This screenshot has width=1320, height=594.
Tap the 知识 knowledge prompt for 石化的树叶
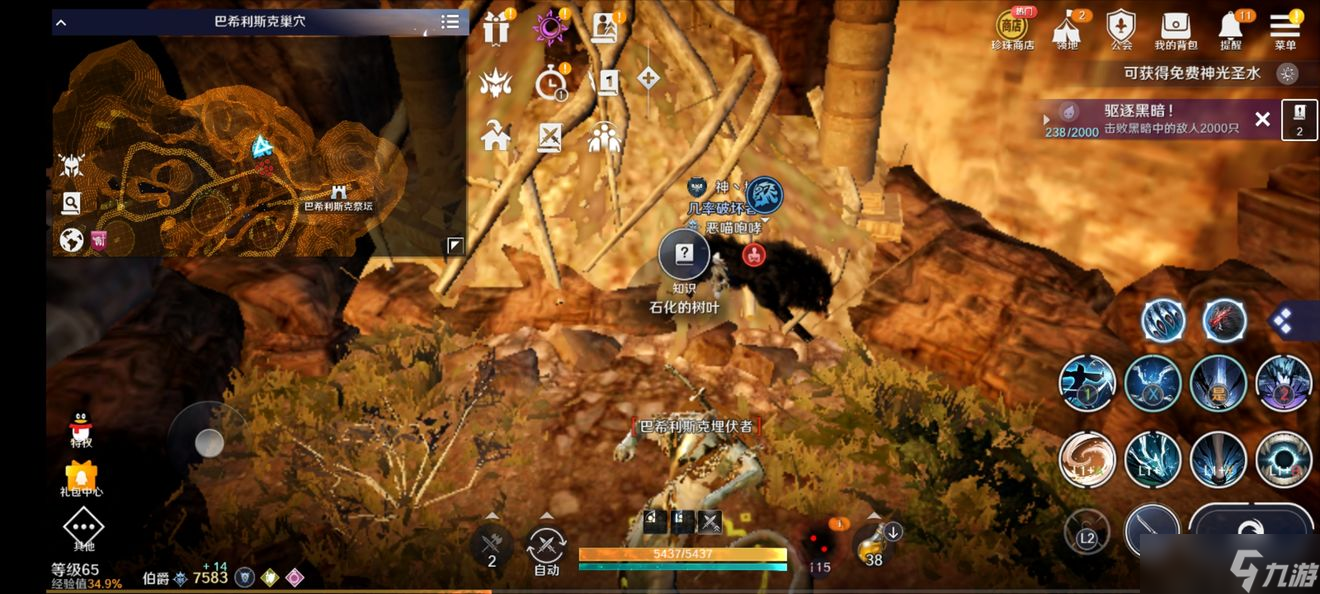coord(684,256)
